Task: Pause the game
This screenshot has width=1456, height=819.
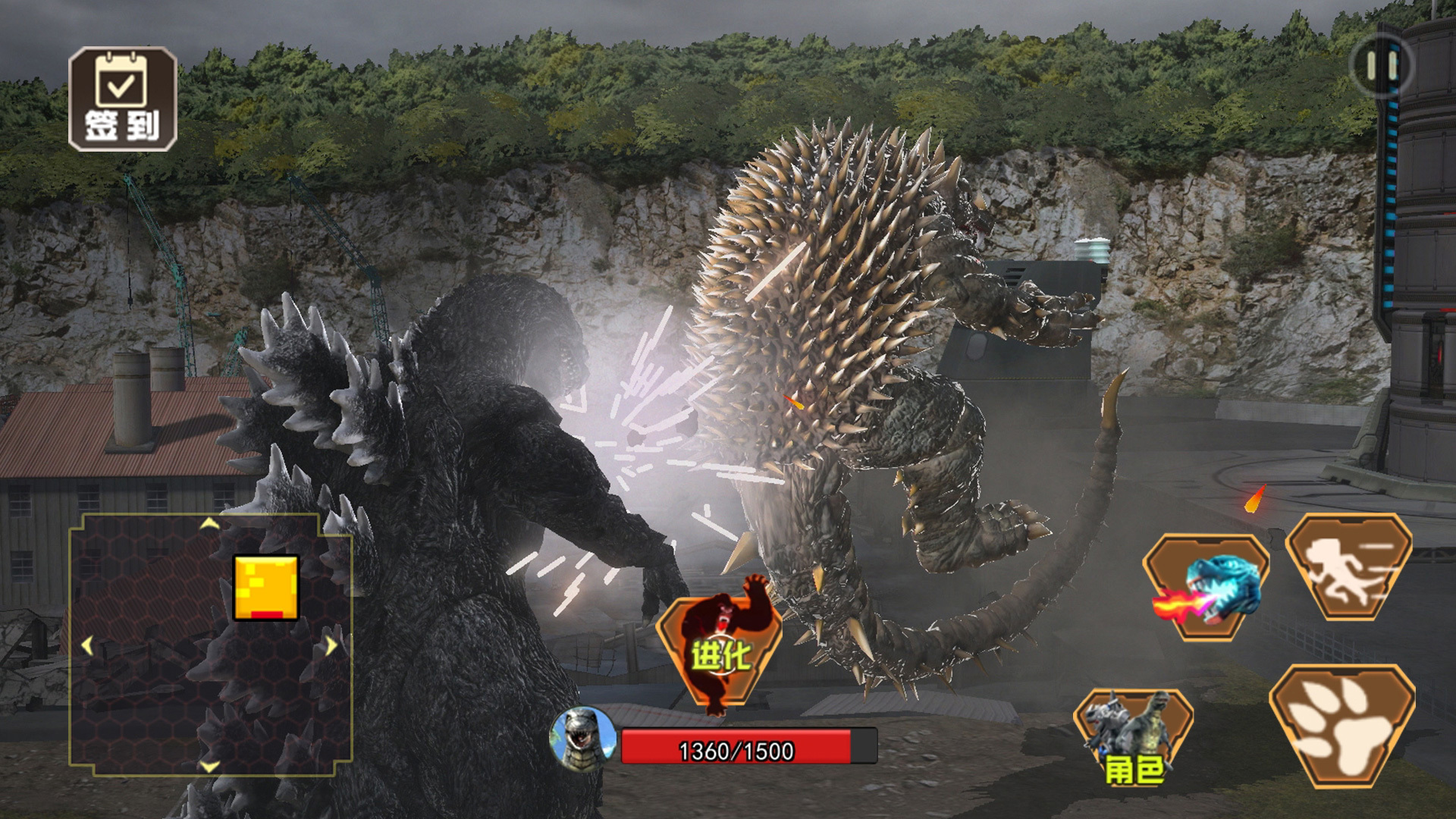Action: (1382, 66)
